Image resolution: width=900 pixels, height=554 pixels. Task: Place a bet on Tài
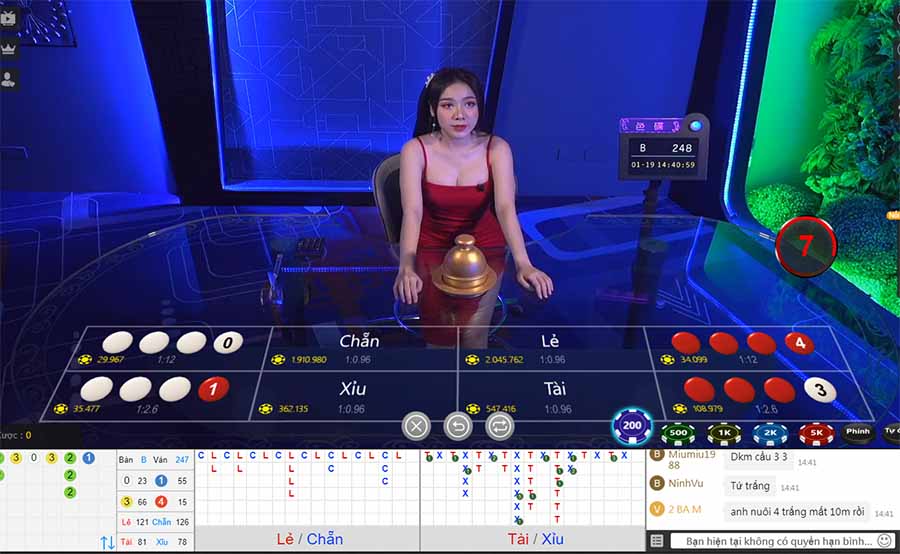[x=555, y=396]
